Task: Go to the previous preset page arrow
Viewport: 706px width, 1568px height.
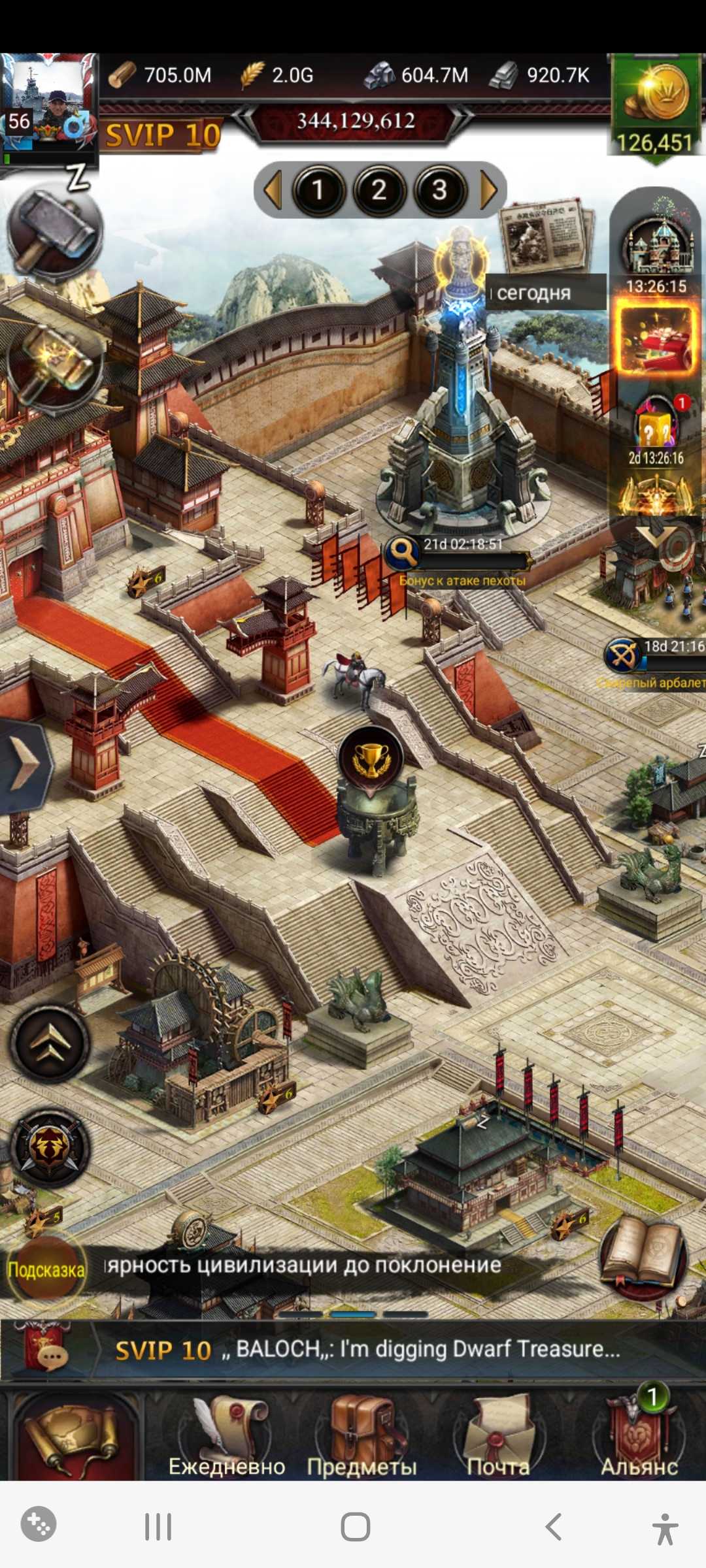Action: click(271, 190)
